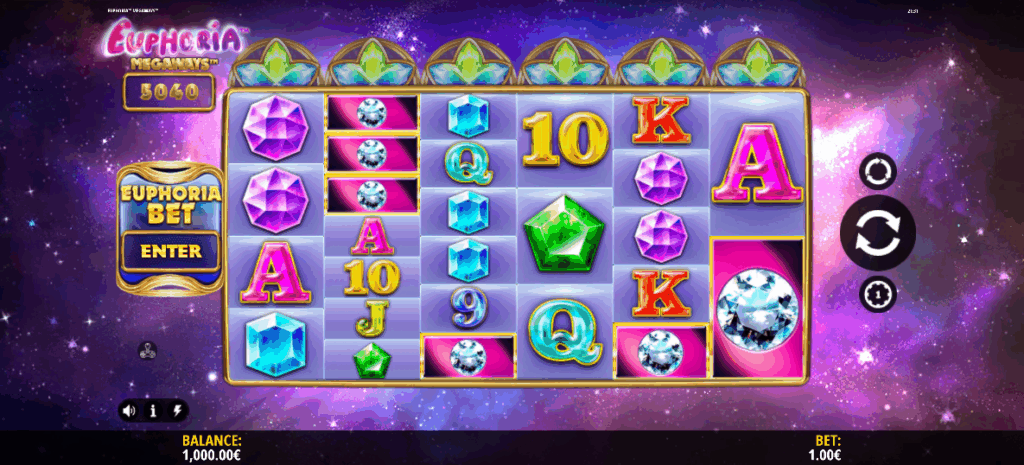
Task: Toggle the sound speaker icon
Action: [x=129, y=410]
